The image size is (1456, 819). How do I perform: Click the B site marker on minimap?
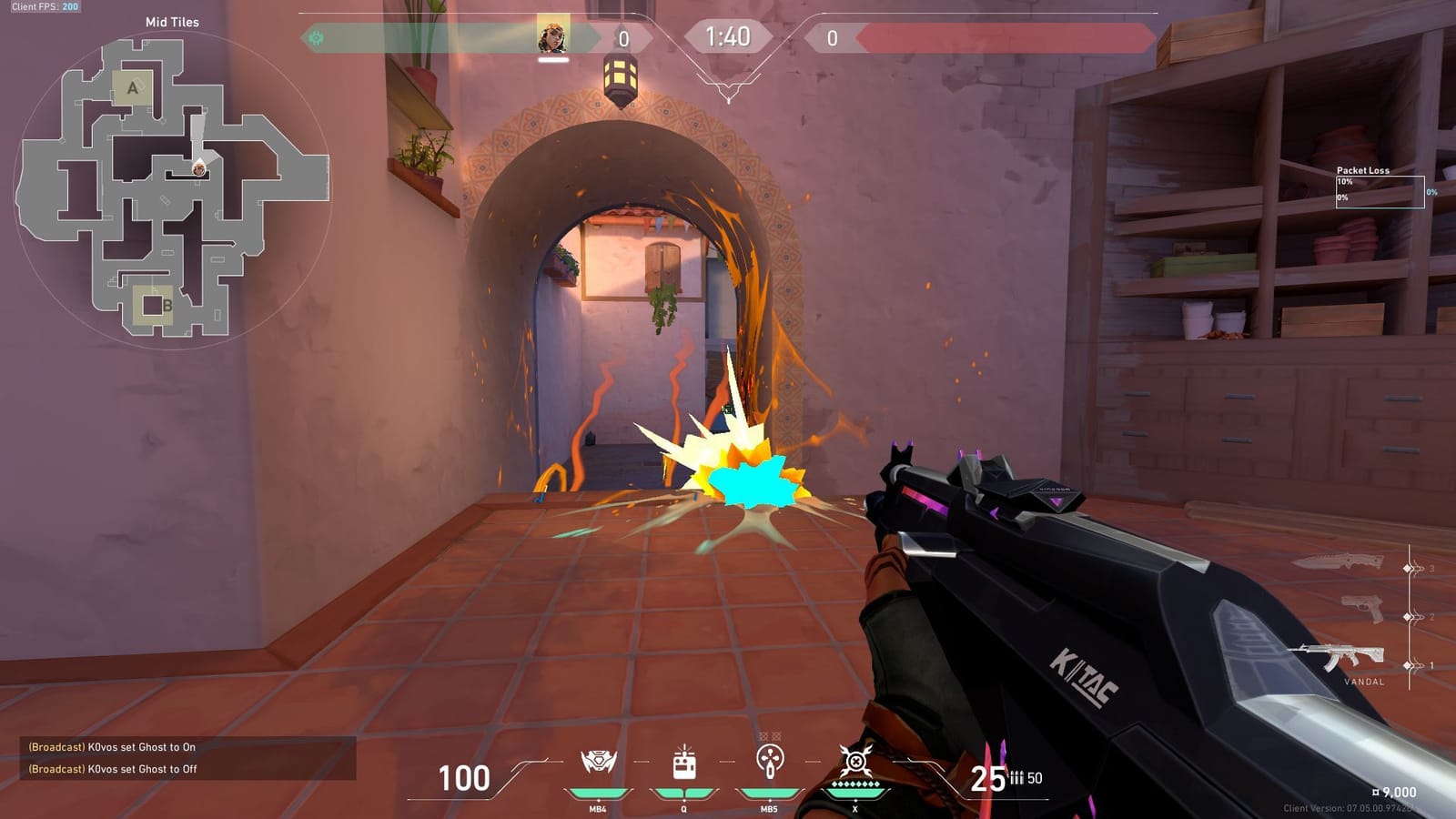(x=169, y=304)
